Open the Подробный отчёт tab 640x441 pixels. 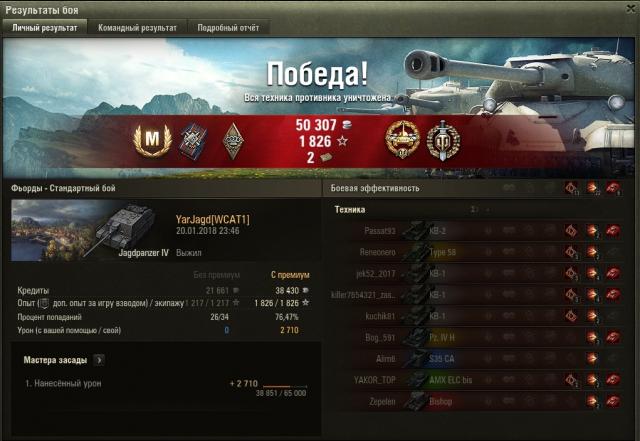coord(227,28)
